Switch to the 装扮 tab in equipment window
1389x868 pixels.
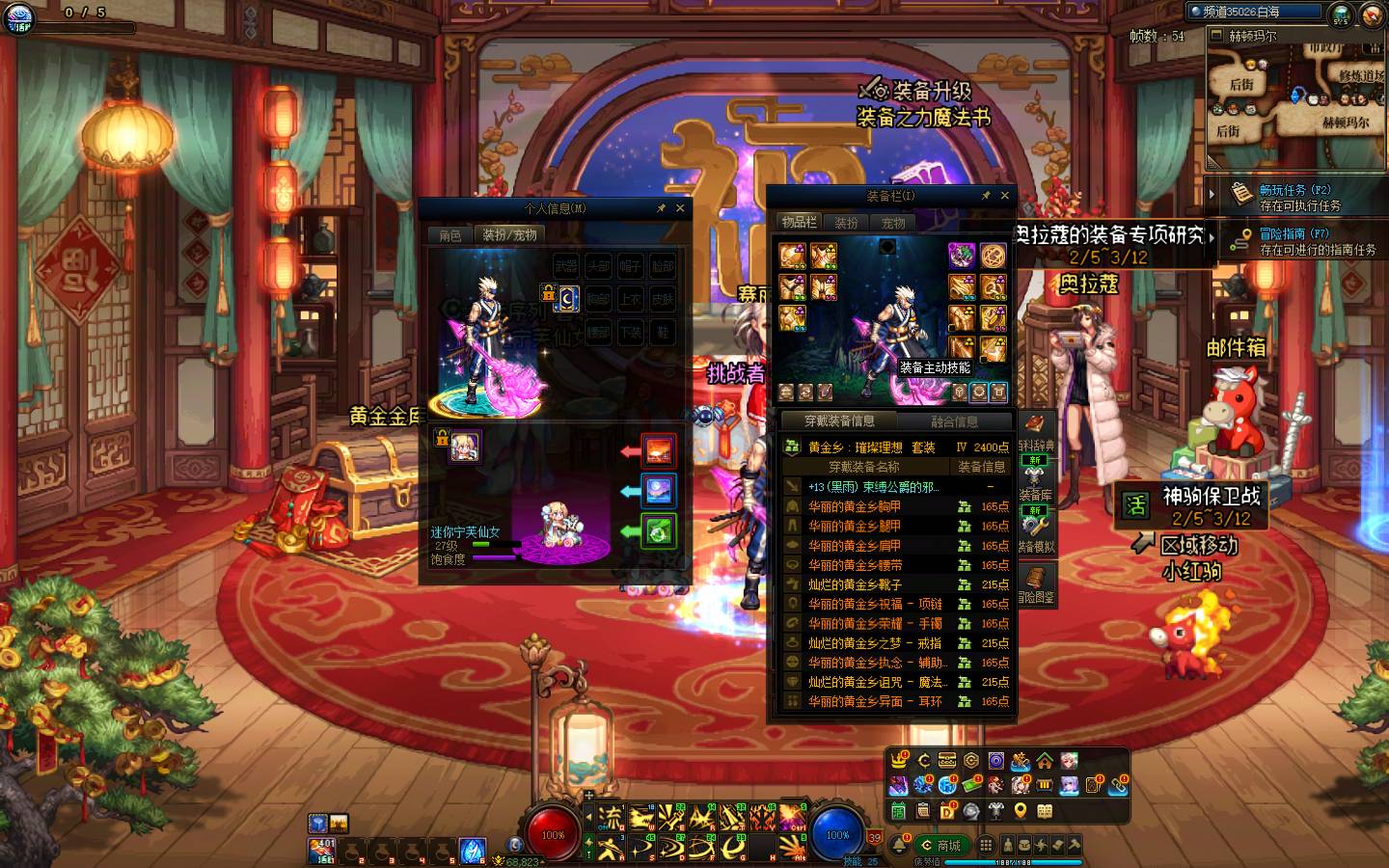[x=846, y=223]
